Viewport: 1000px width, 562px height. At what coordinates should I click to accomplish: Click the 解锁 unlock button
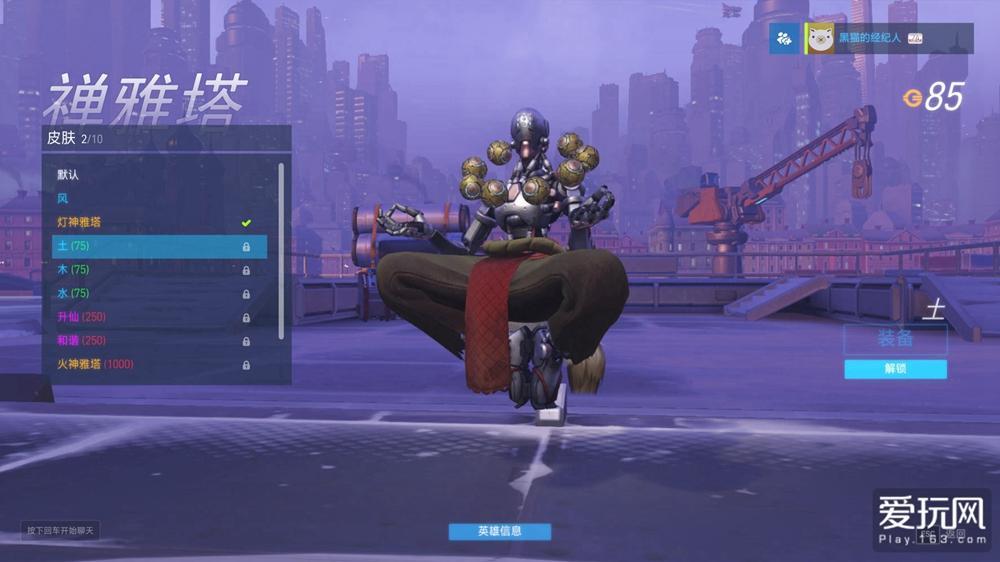pyautogui.click(x=895, y=369)
